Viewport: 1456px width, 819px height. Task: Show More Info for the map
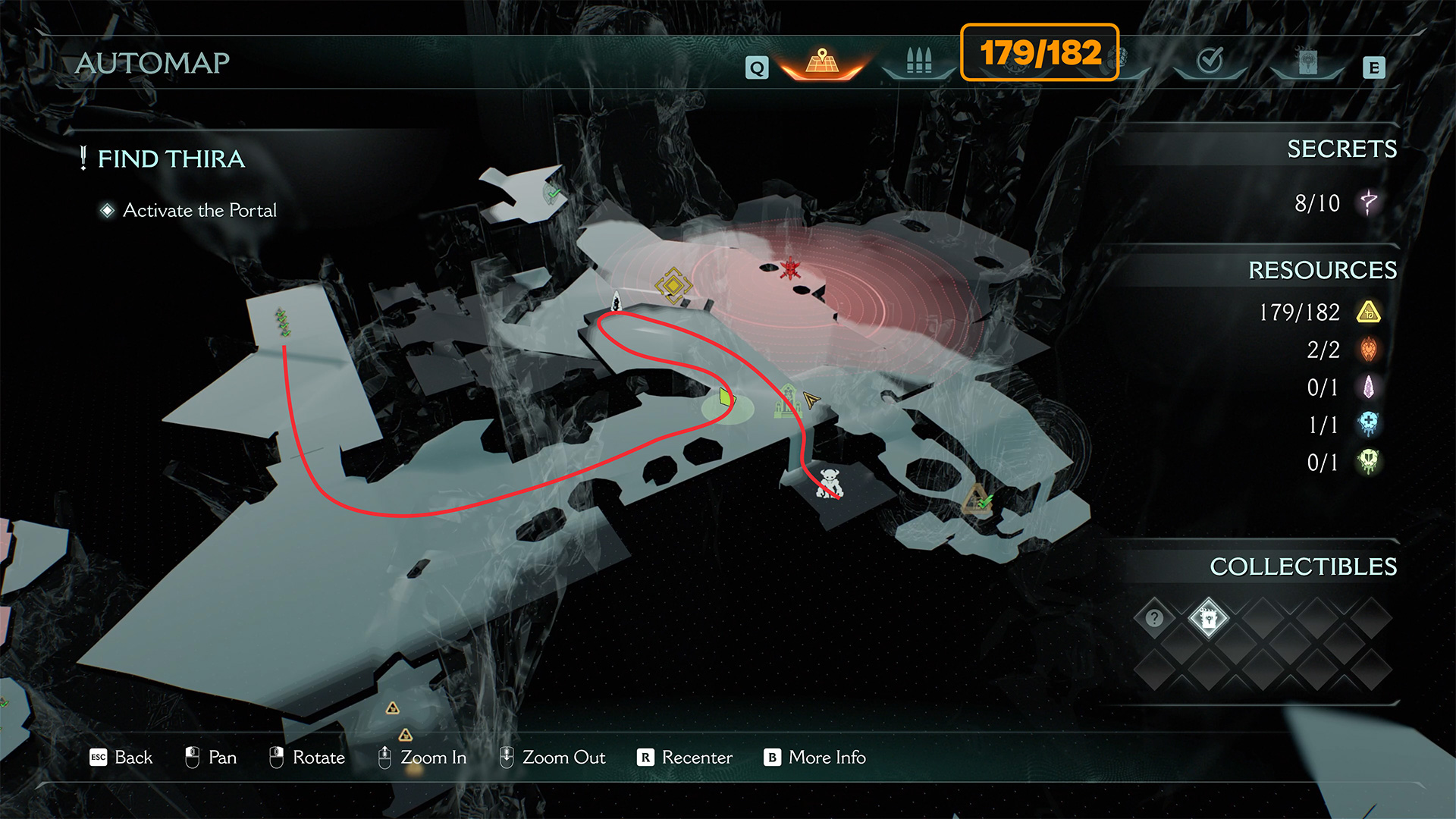coord(815,758)
